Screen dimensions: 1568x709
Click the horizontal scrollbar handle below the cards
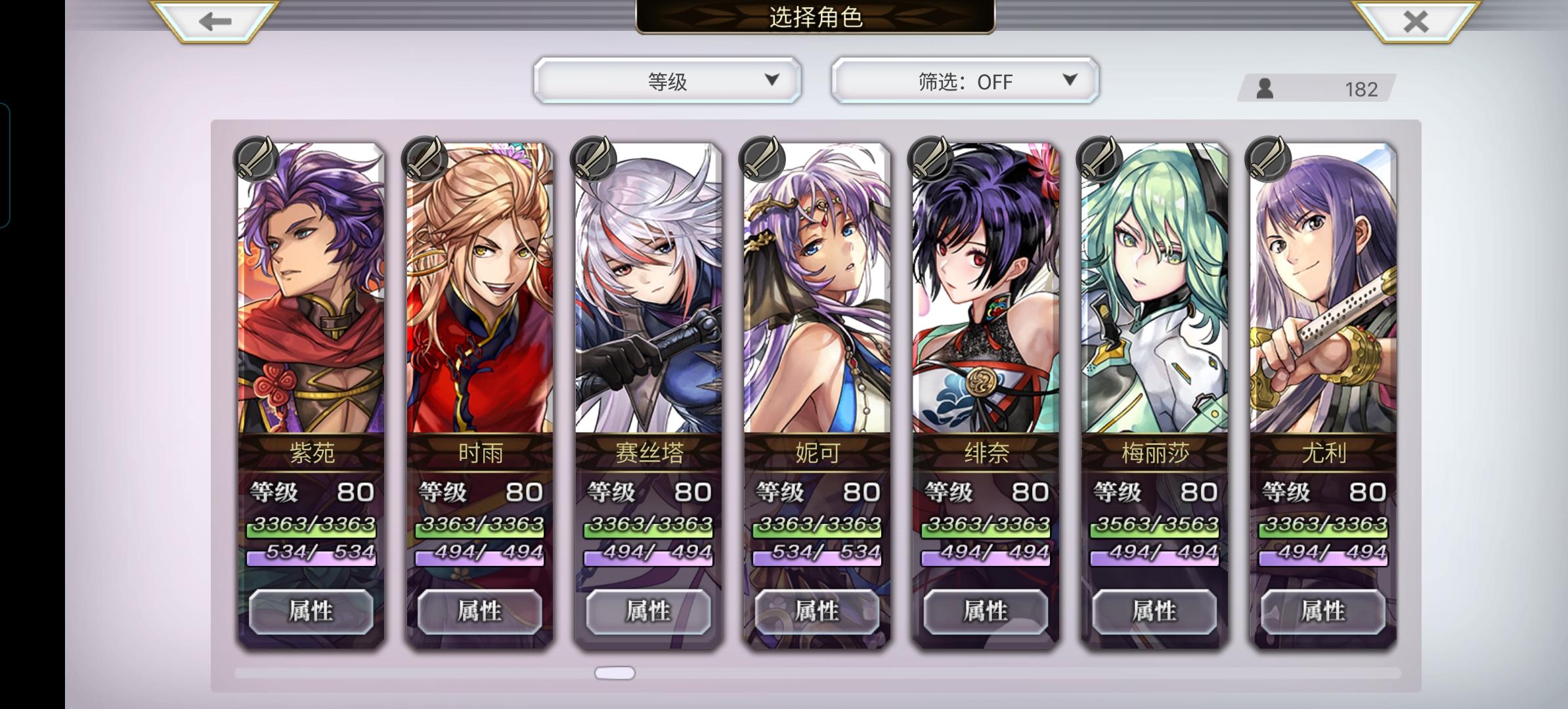pos(616,672)
